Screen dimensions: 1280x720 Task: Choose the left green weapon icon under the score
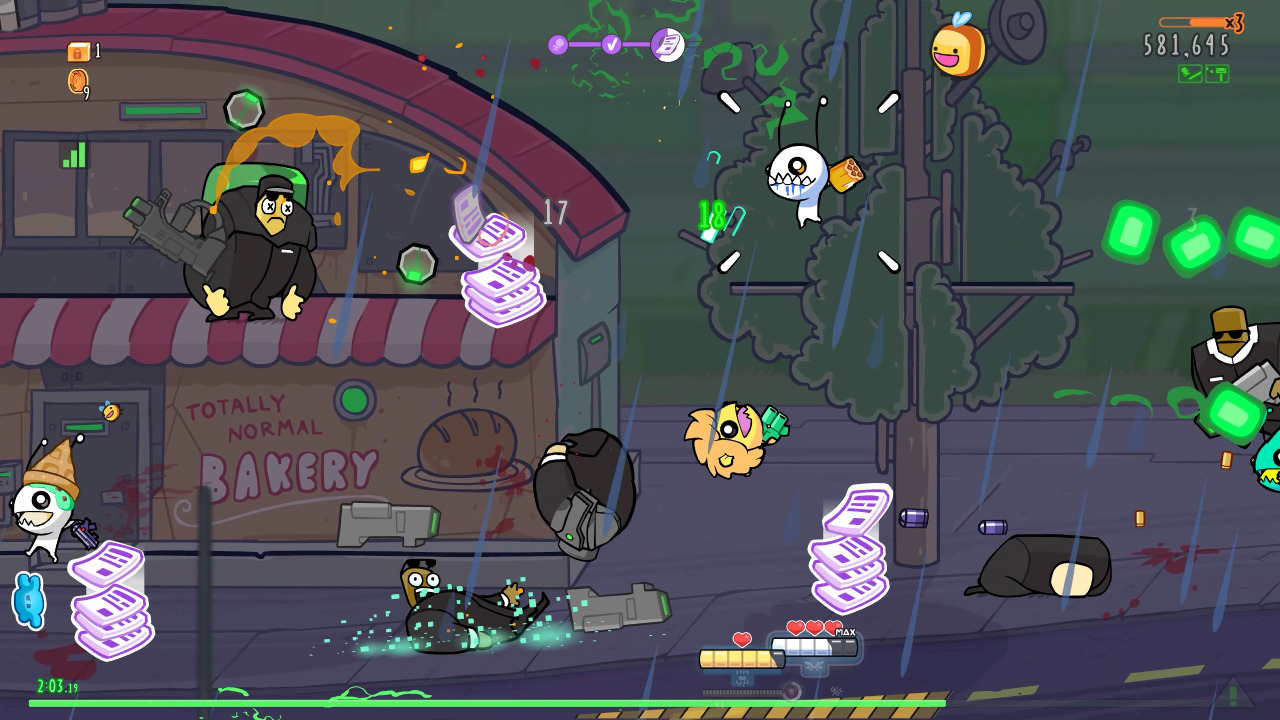[1190, 74]
